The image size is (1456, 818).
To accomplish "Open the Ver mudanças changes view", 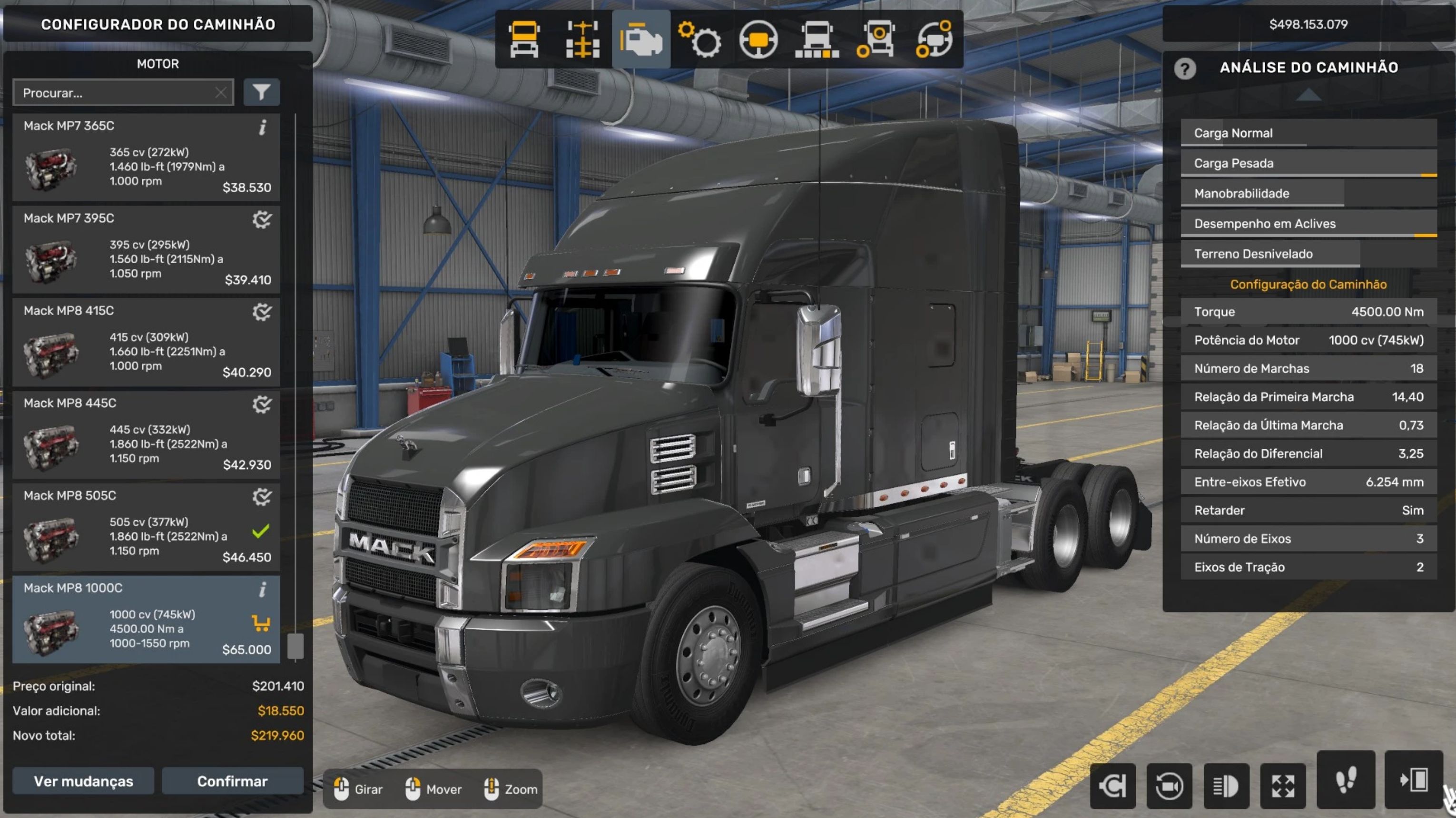I will pos(83,781).
